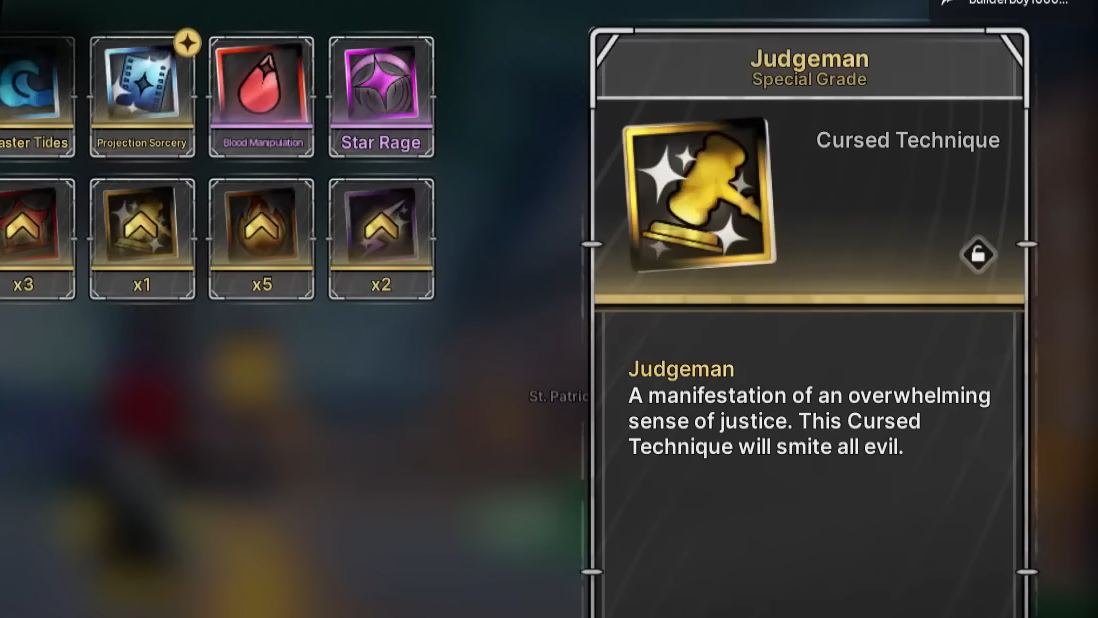The image size is (1098, 618).
Task: Toggle the padlock on Judgeman
Action: [x=978, y=255]
